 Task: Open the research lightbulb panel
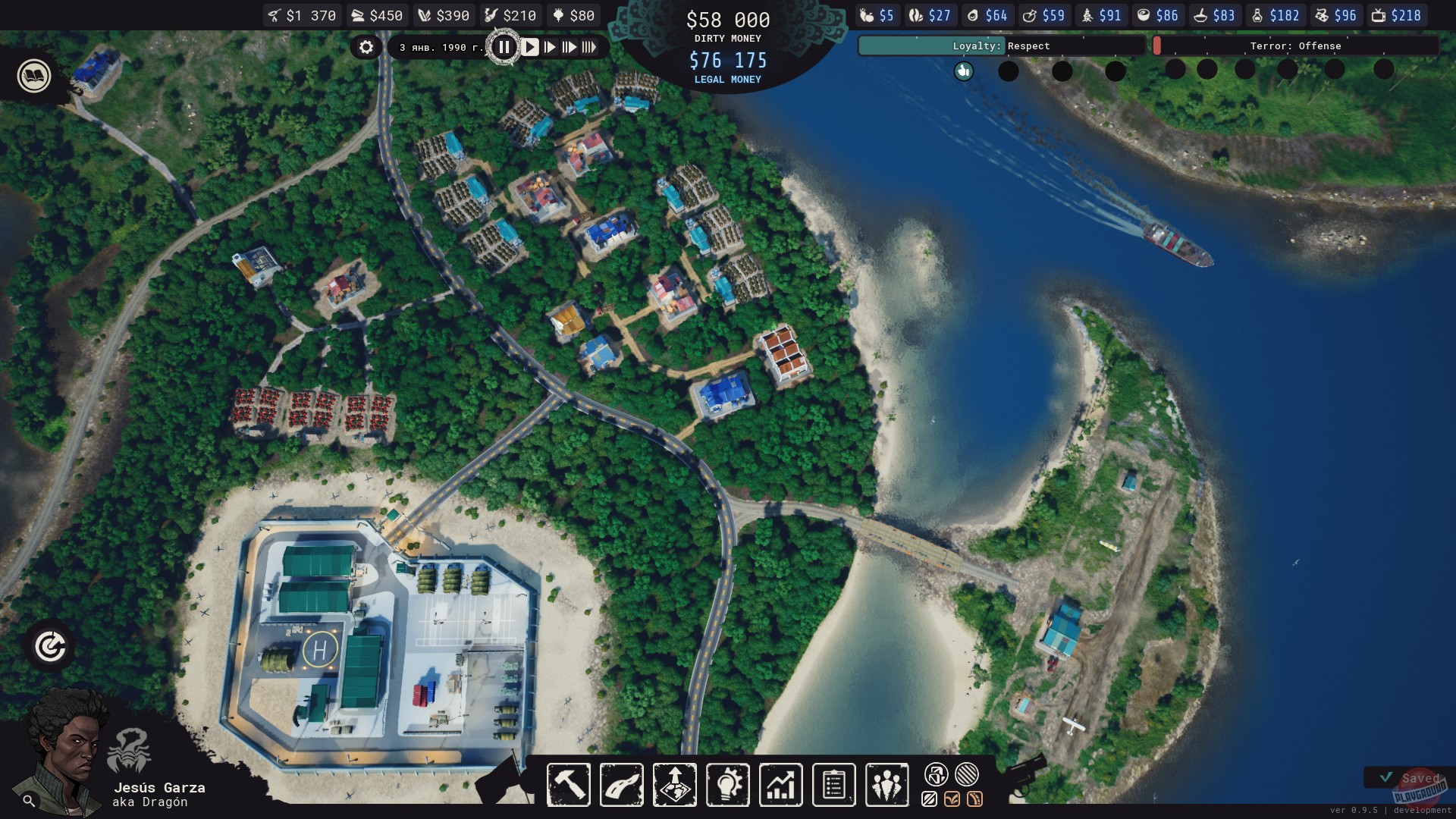pyautogui.click(x=728, y=785)
